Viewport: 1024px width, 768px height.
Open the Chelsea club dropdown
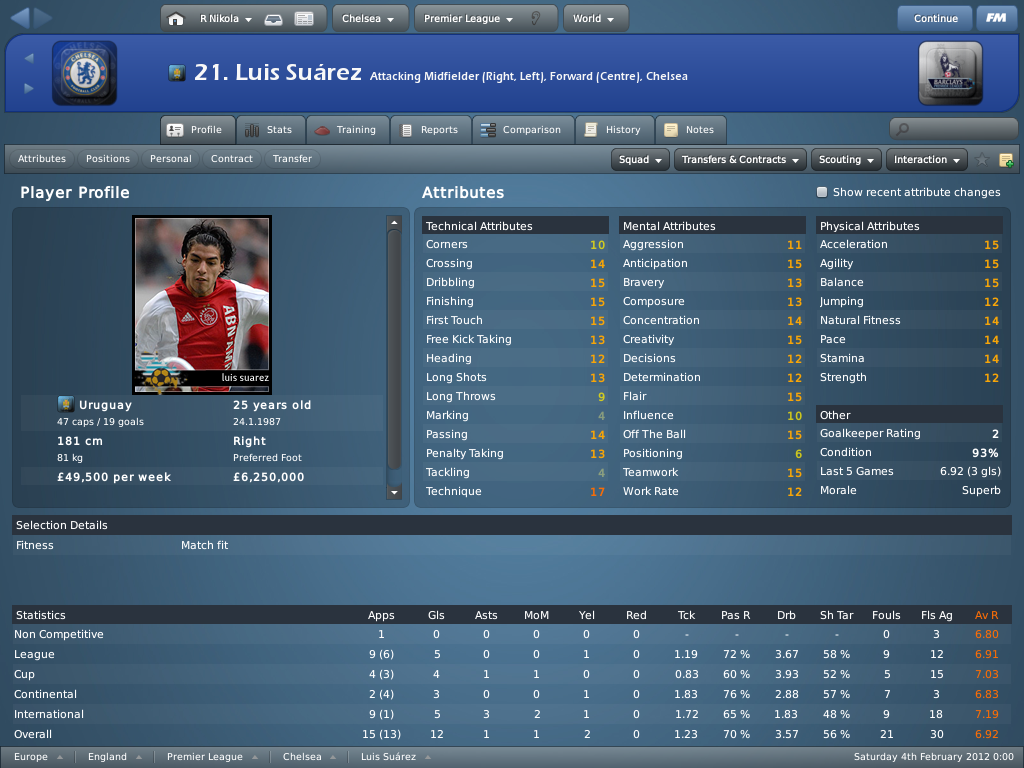pos(368,18)
